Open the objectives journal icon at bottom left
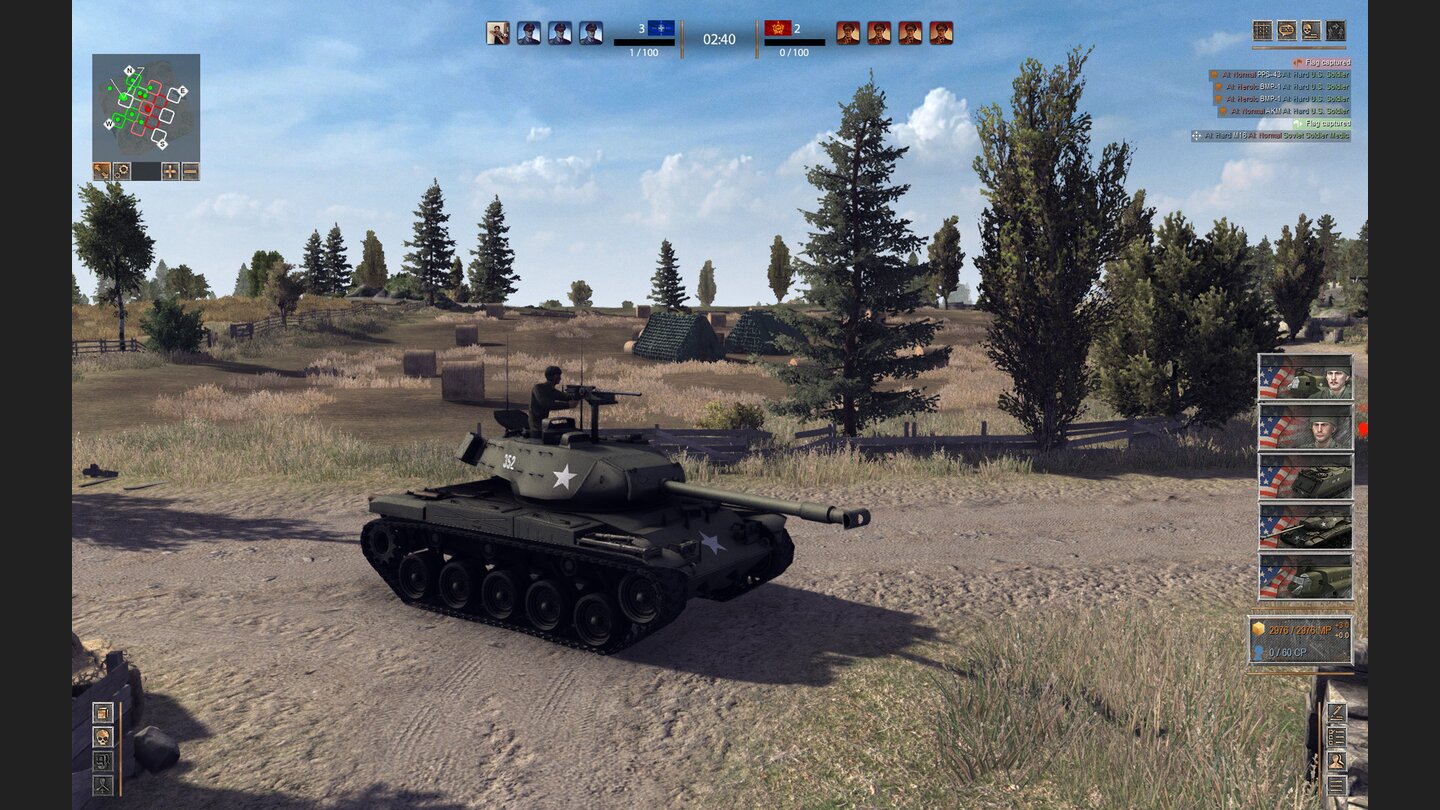Image resolution: width=1440 pixels, height=810 pixels. coord(102,712)
